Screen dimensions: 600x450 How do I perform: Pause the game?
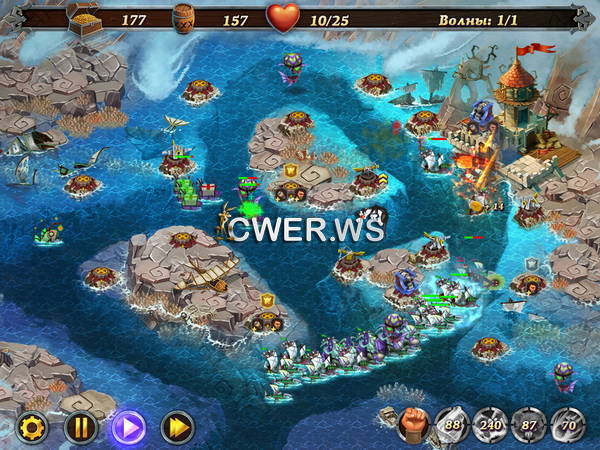click(80, 427)
